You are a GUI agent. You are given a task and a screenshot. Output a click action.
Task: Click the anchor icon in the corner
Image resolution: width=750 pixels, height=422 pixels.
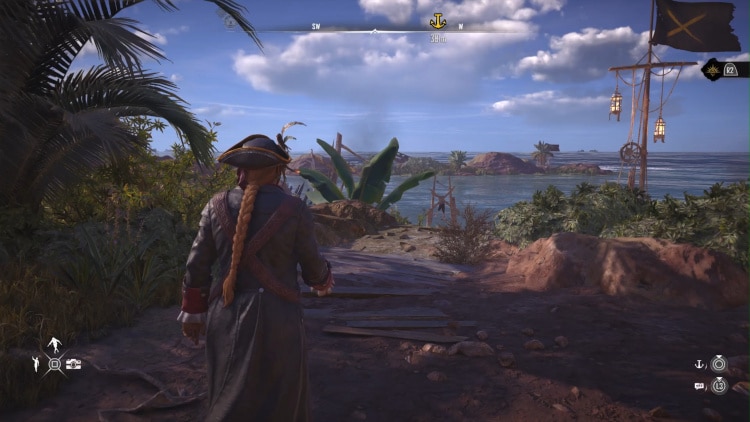coord(700,364)
